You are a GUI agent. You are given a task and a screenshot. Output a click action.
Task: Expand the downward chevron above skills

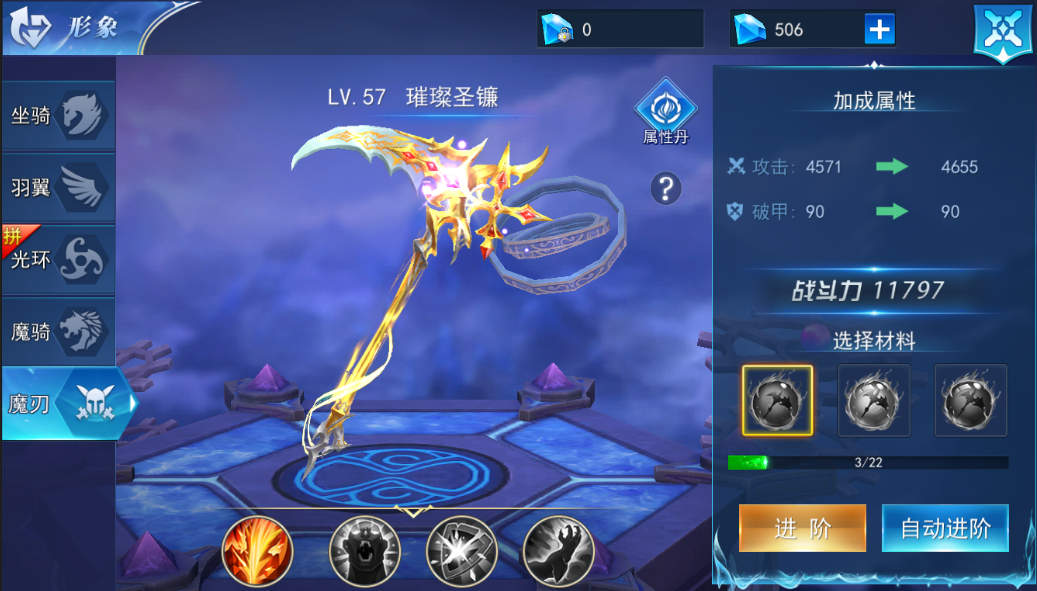[x=411, y=512]
